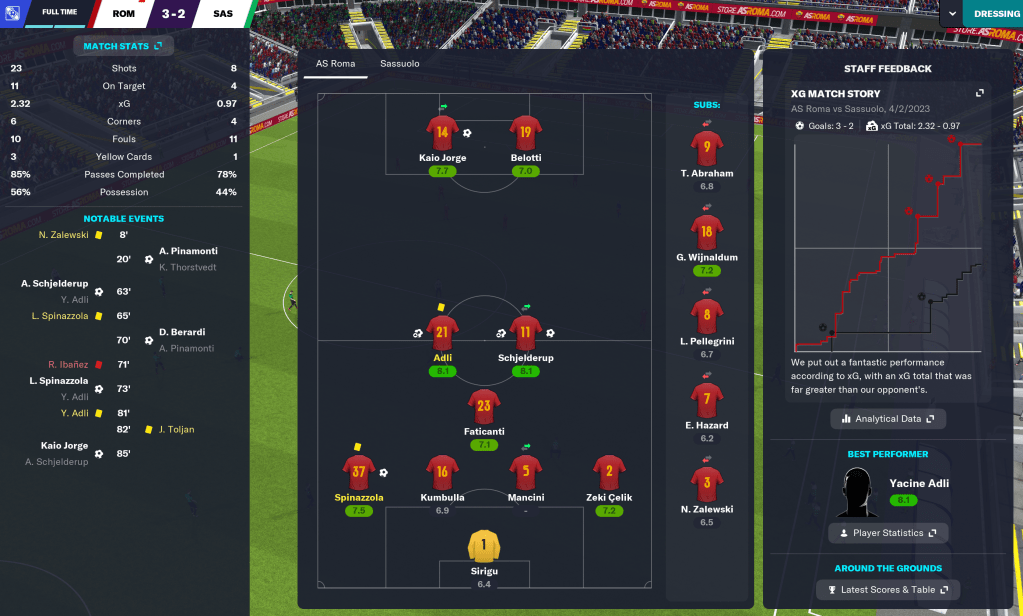The height and width of the screenshot is (616, 1023).
Task: Click Zeki Çelik's number 2 shirt
Action: pyautogui.click(x=608, y=472)
